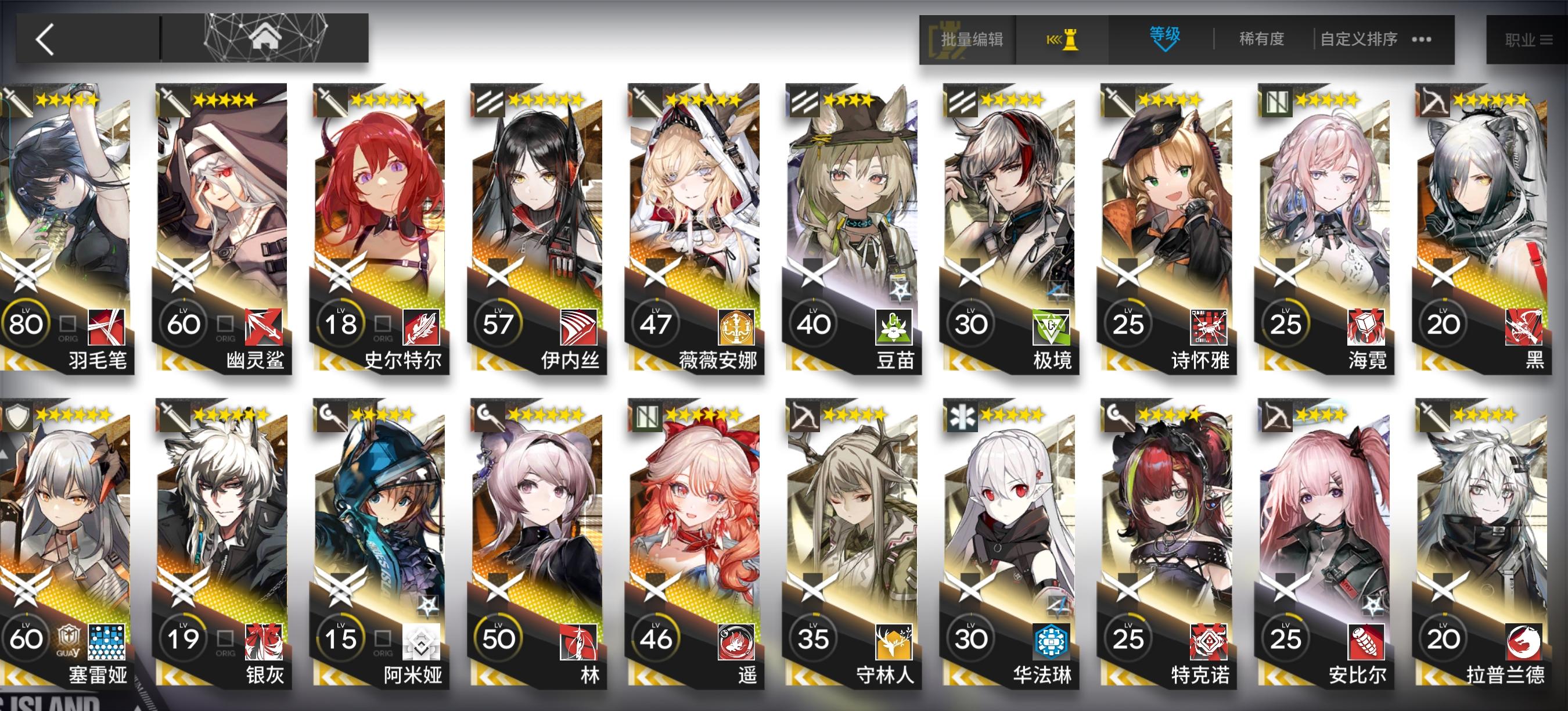1568x711 pixels.
Task: Switch to 稀有度 sorting tab
Action: point(1263,38)
